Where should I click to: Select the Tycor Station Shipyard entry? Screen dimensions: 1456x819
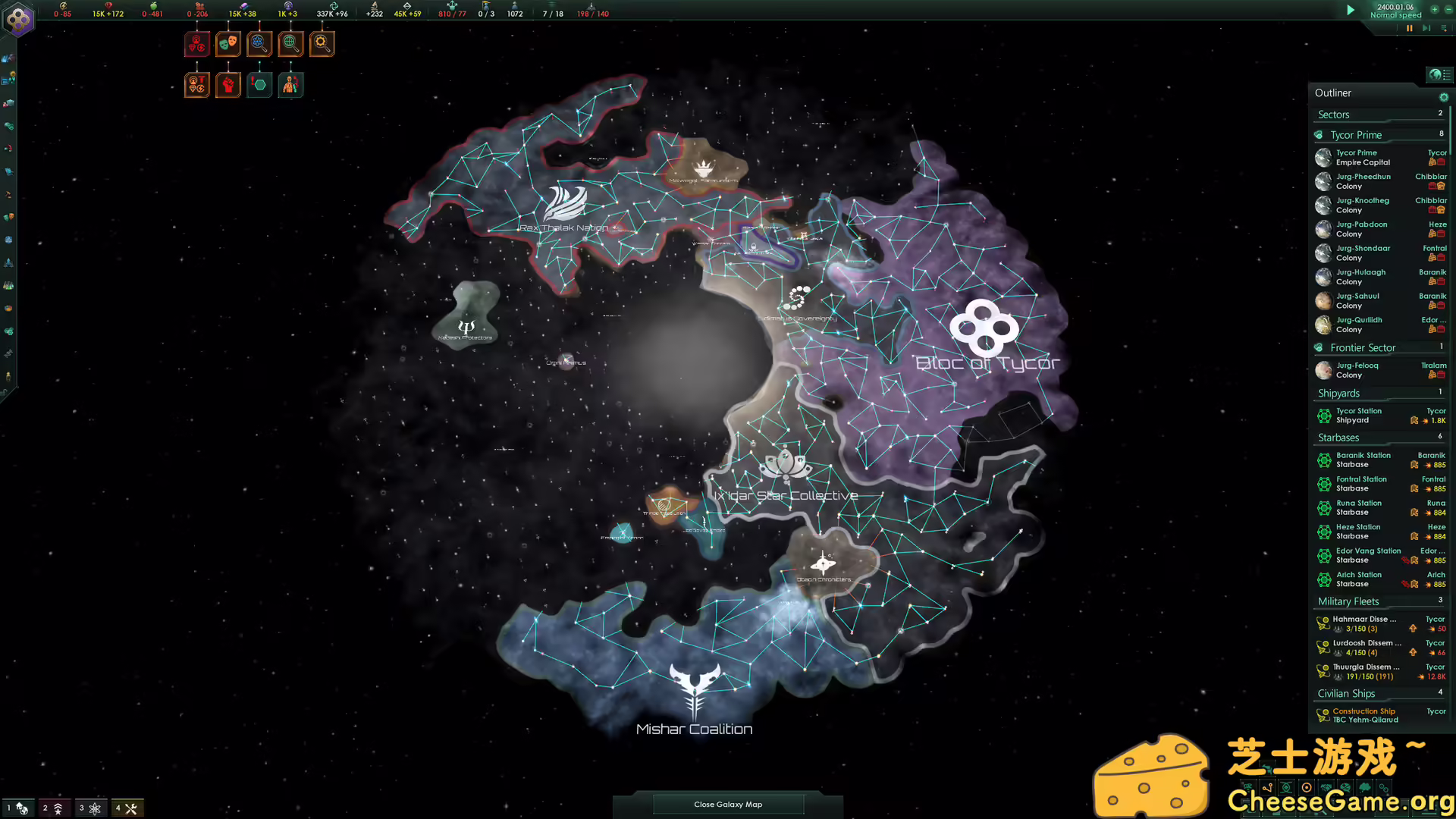(x=1360, y=415)
